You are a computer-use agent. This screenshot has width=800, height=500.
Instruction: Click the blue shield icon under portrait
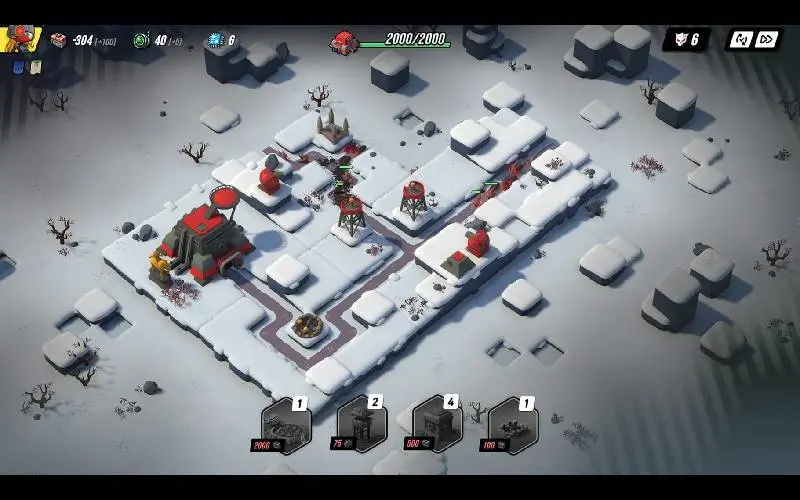click(17, 67)
